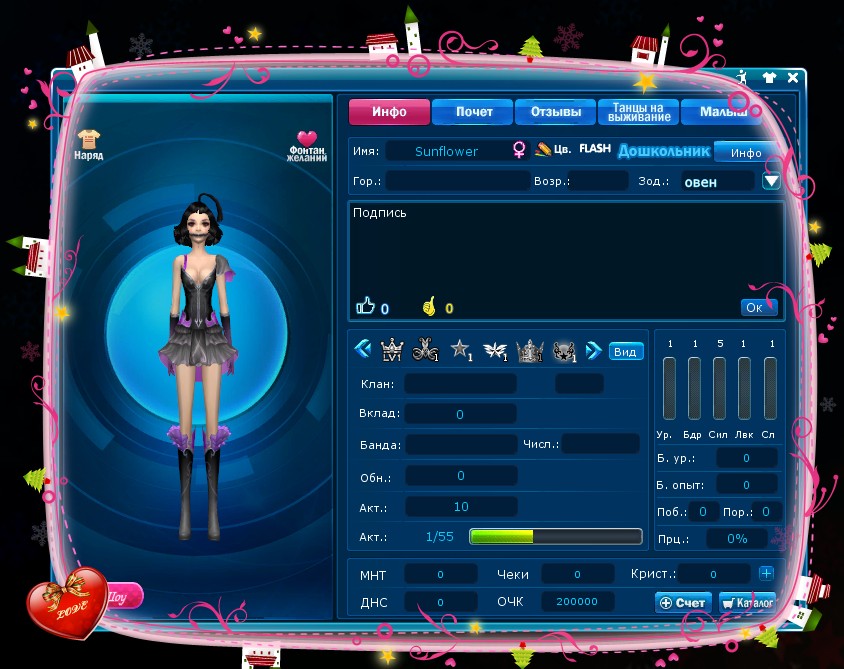Image resolution: width=844 pixels, height=669 pixels.
Task: Select the Инфо tab
Action: coord(389,112)
